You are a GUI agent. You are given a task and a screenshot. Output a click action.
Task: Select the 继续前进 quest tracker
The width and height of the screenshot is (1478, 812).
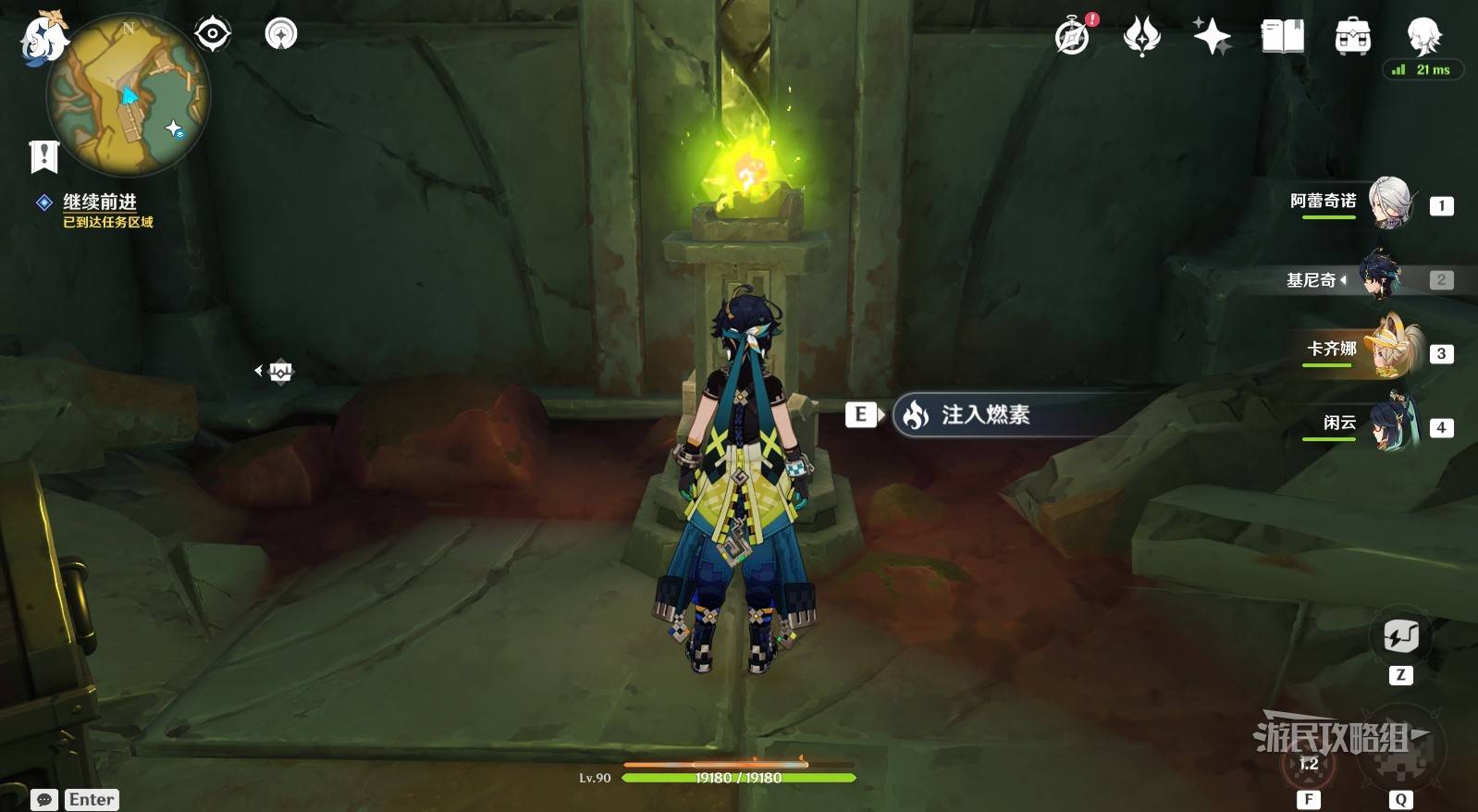[x=100, y=203]
